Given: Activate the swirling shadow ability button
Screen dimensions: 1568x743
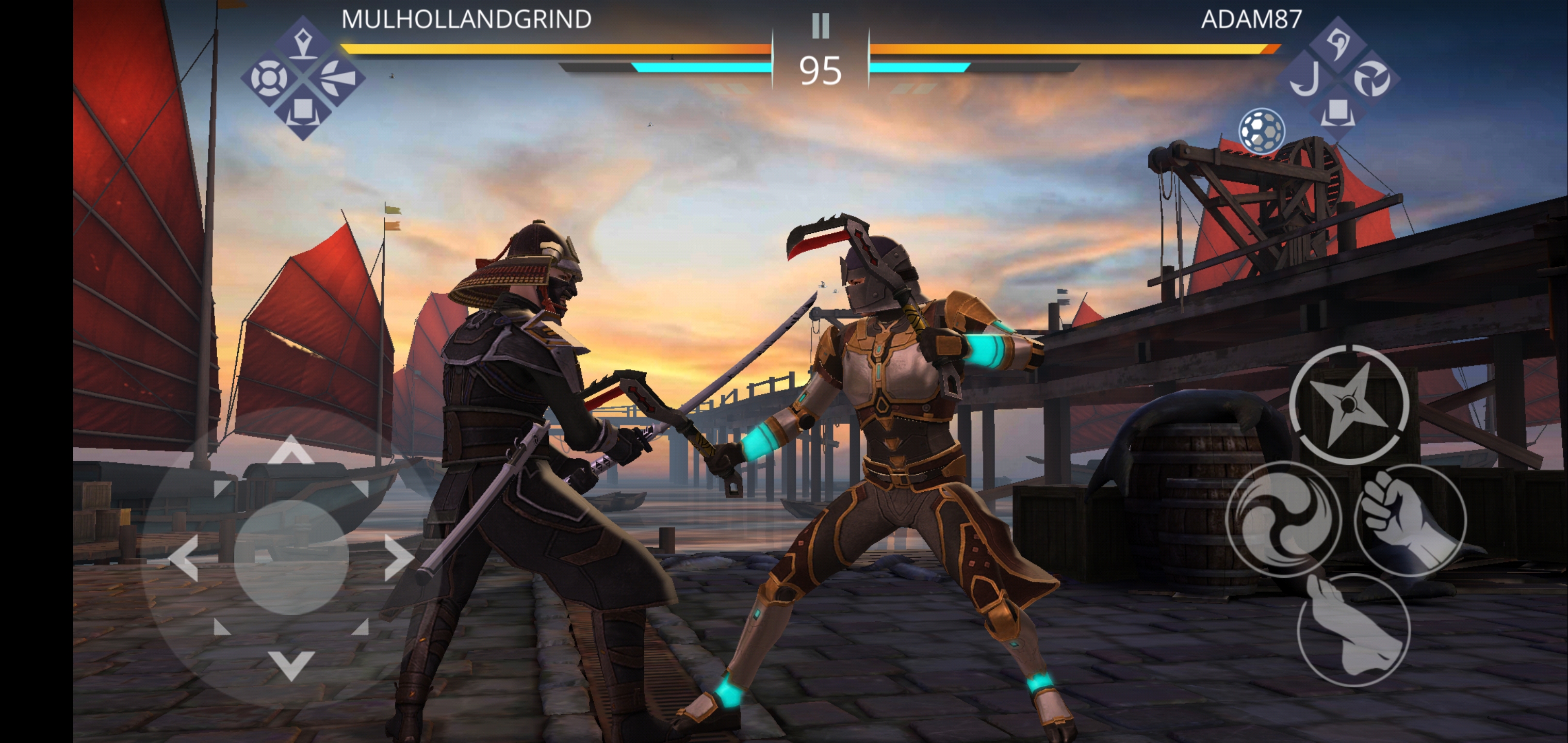Looking at the screenshot, I should tap(1283, 520).
